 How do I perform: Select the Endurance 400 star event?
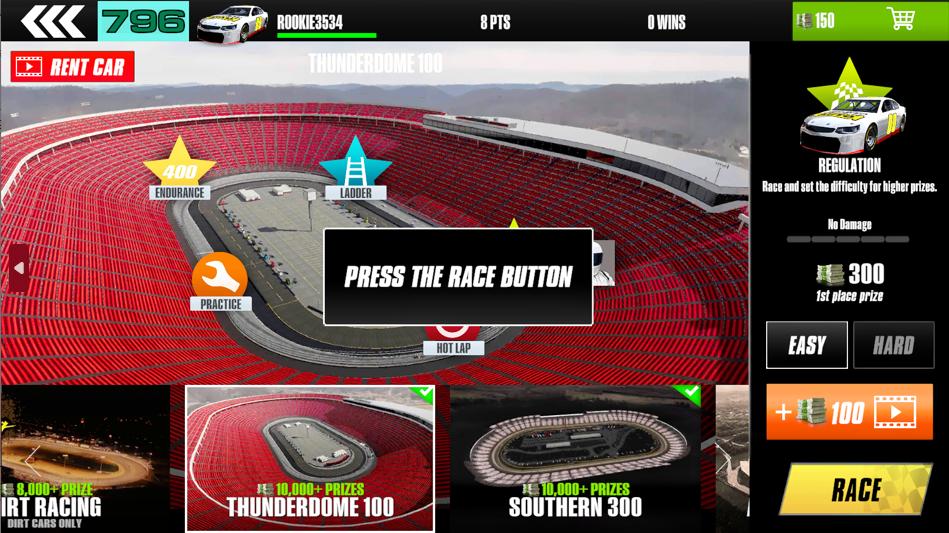click(x=180, y=169)
